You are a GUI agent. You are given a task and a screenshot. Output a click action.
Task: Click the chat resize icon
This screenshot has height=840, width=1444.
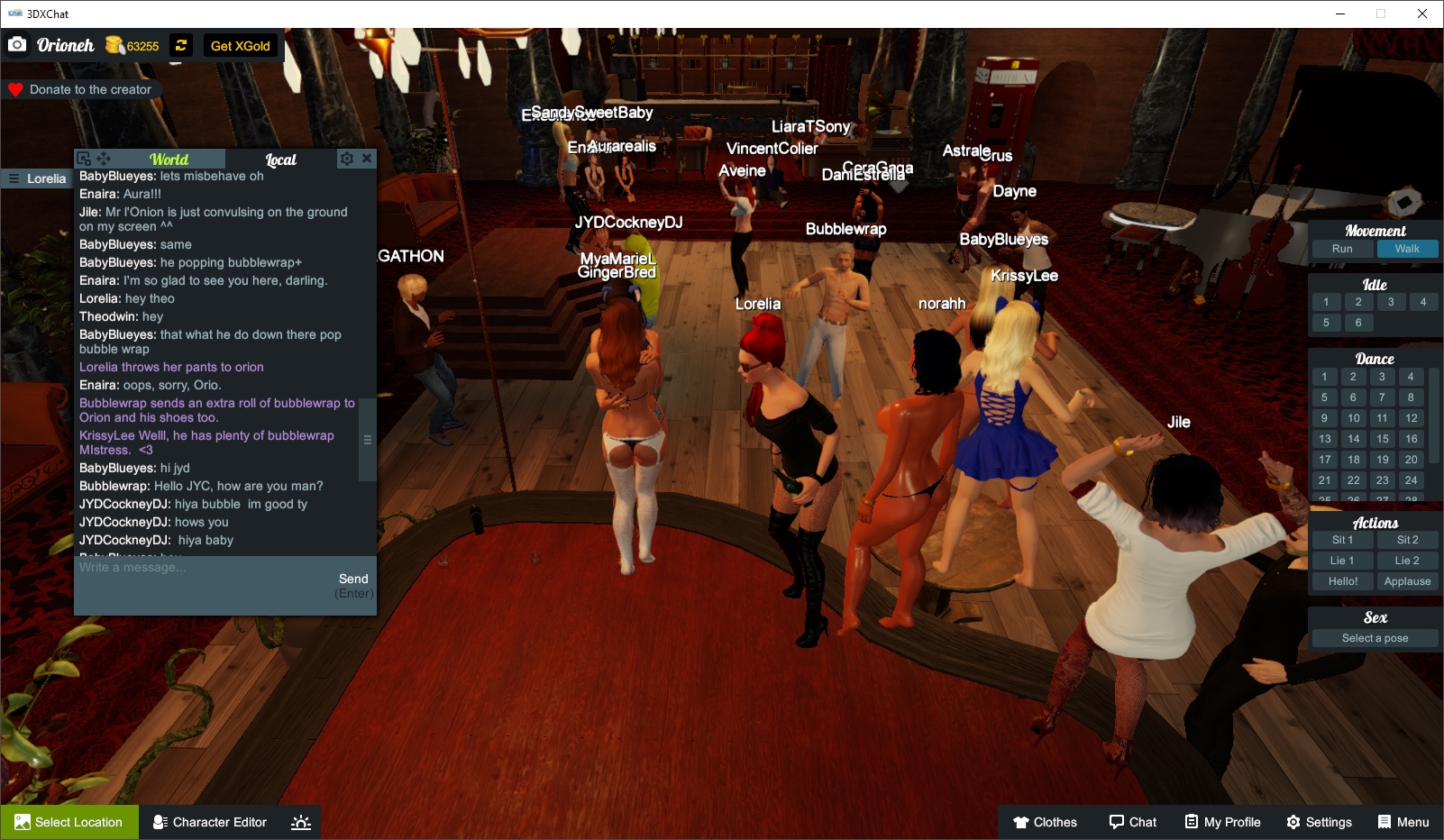coord(86,157)
